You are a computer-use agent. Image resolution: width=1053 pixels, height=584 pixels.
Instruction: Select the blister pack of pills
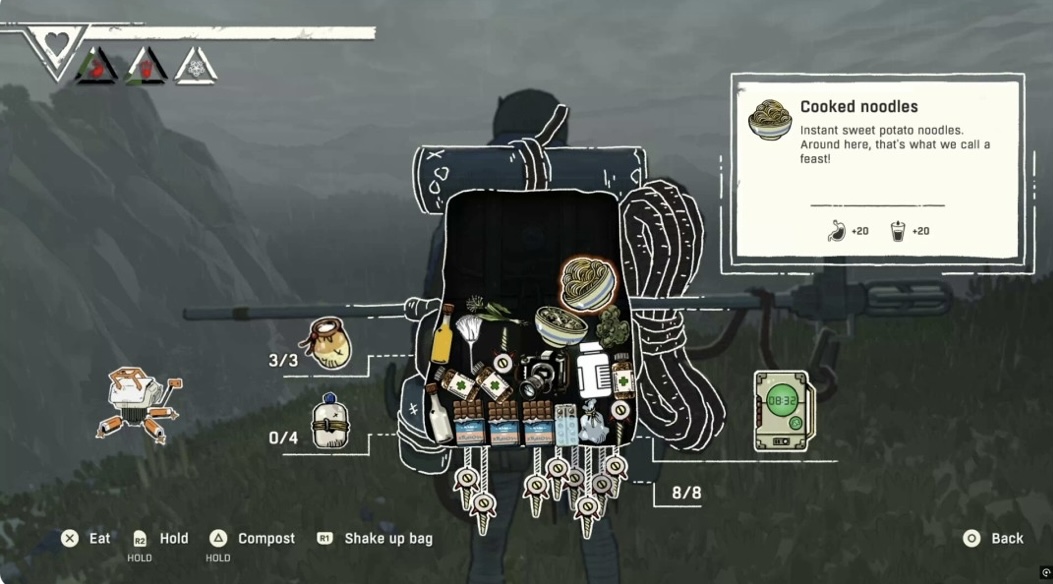pyautogui.click(x=565, y=423)
